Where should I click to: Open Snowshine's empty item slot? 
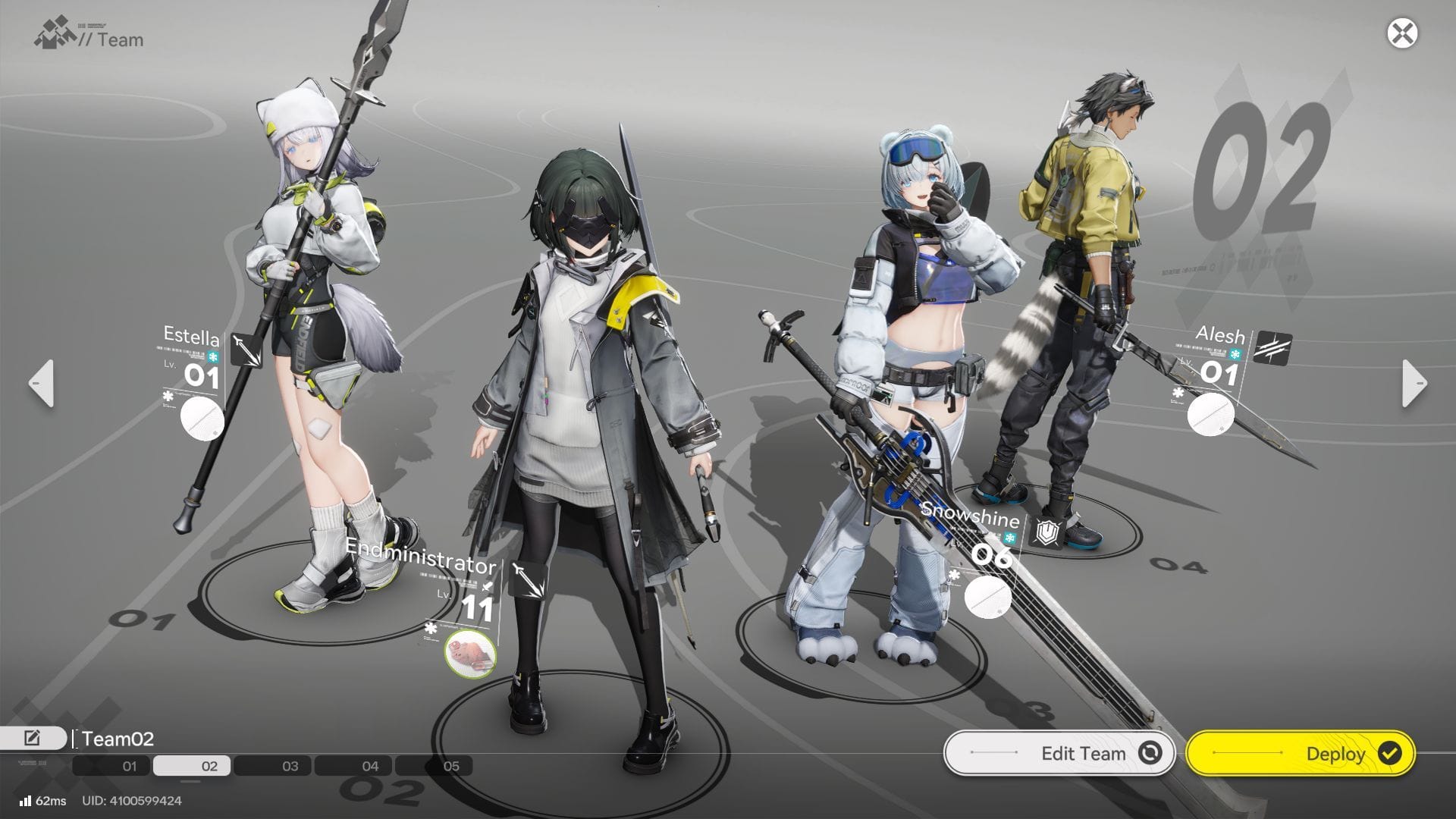tap(987, 596)
